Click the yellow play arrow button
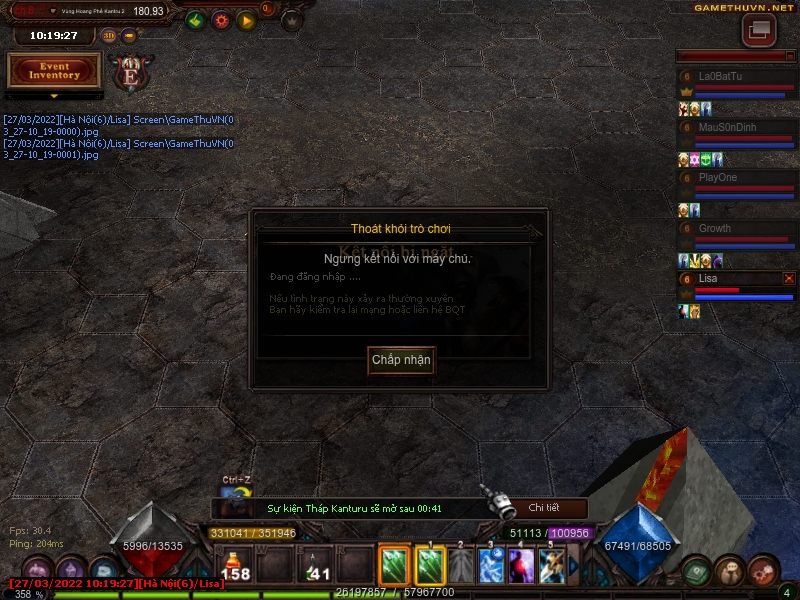The height and width of the screenshot is (600, 800). pyautogui.click(x=246, y=20)
